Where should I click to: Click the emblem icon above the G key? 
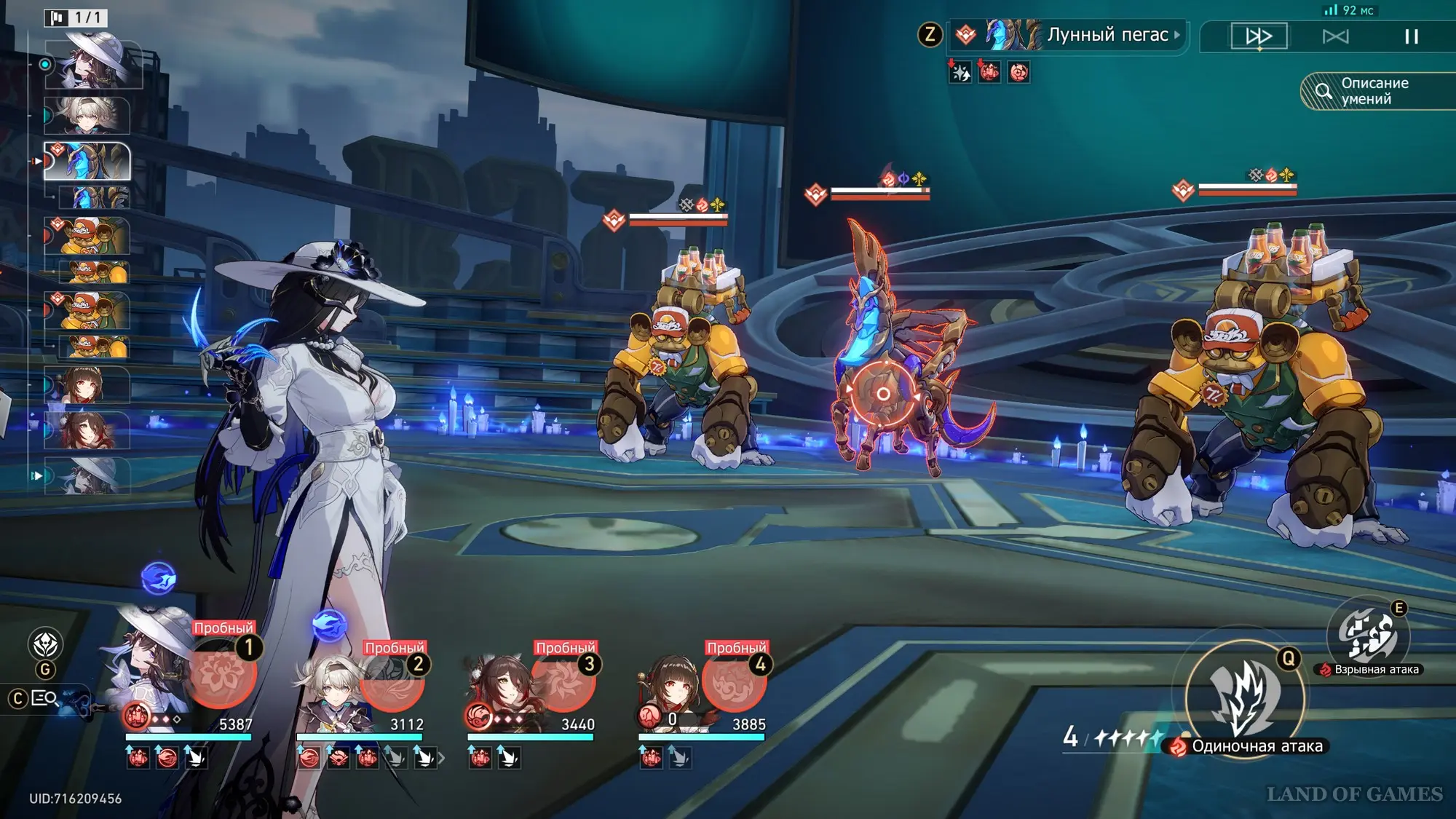45,644
